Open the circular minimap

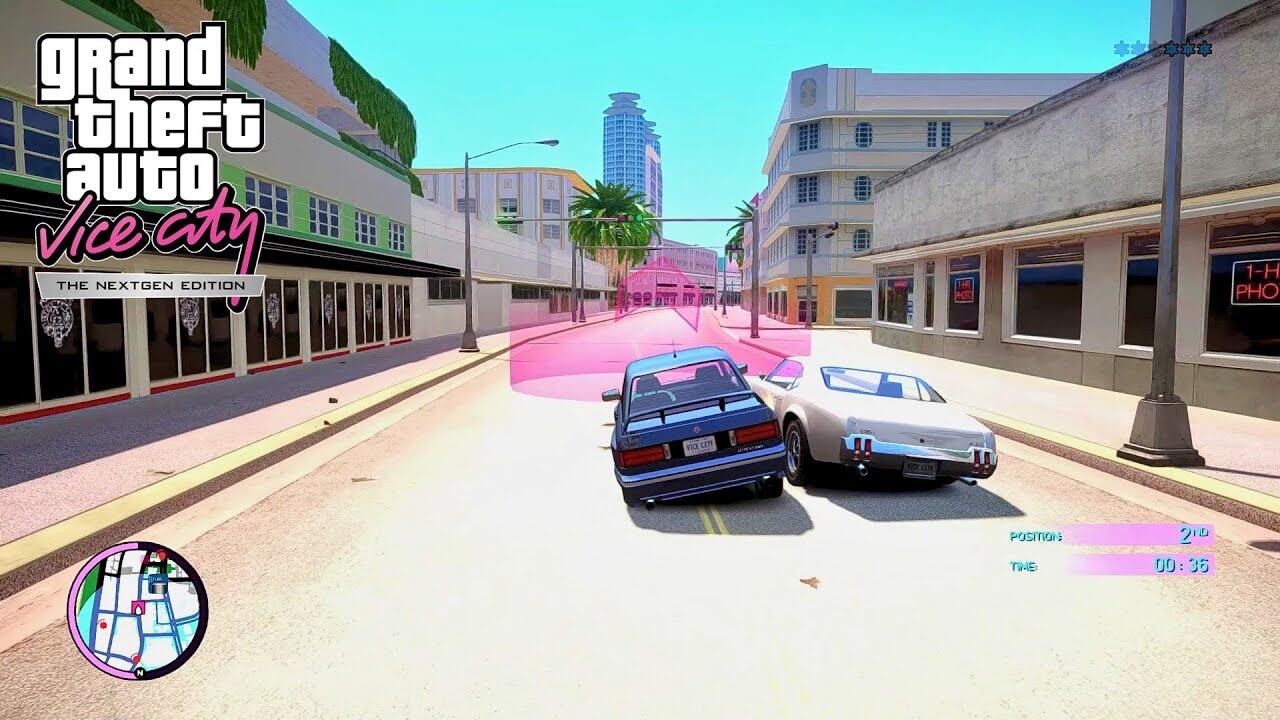pyautogui.click(x=137, y=610)
